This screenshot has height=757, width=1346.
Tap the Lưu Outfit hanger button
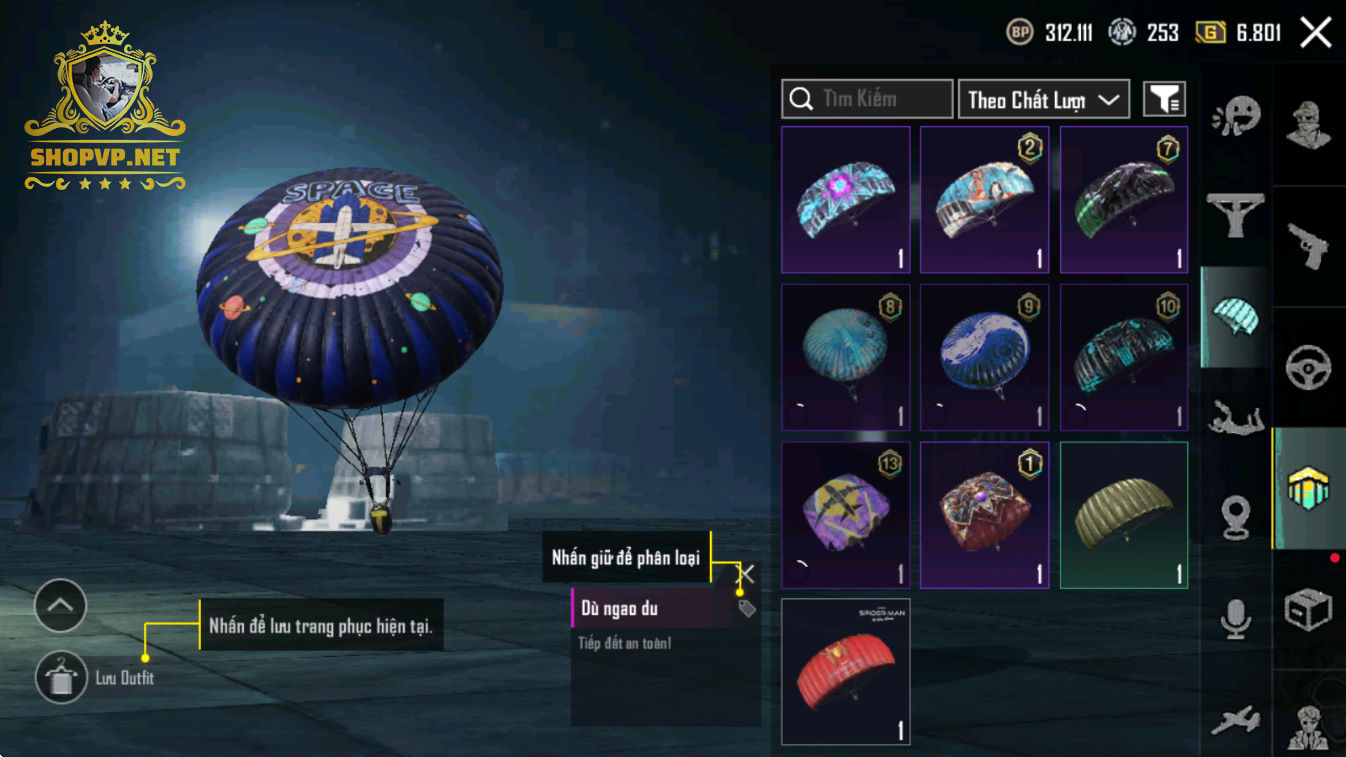click(x=61, y=677)
